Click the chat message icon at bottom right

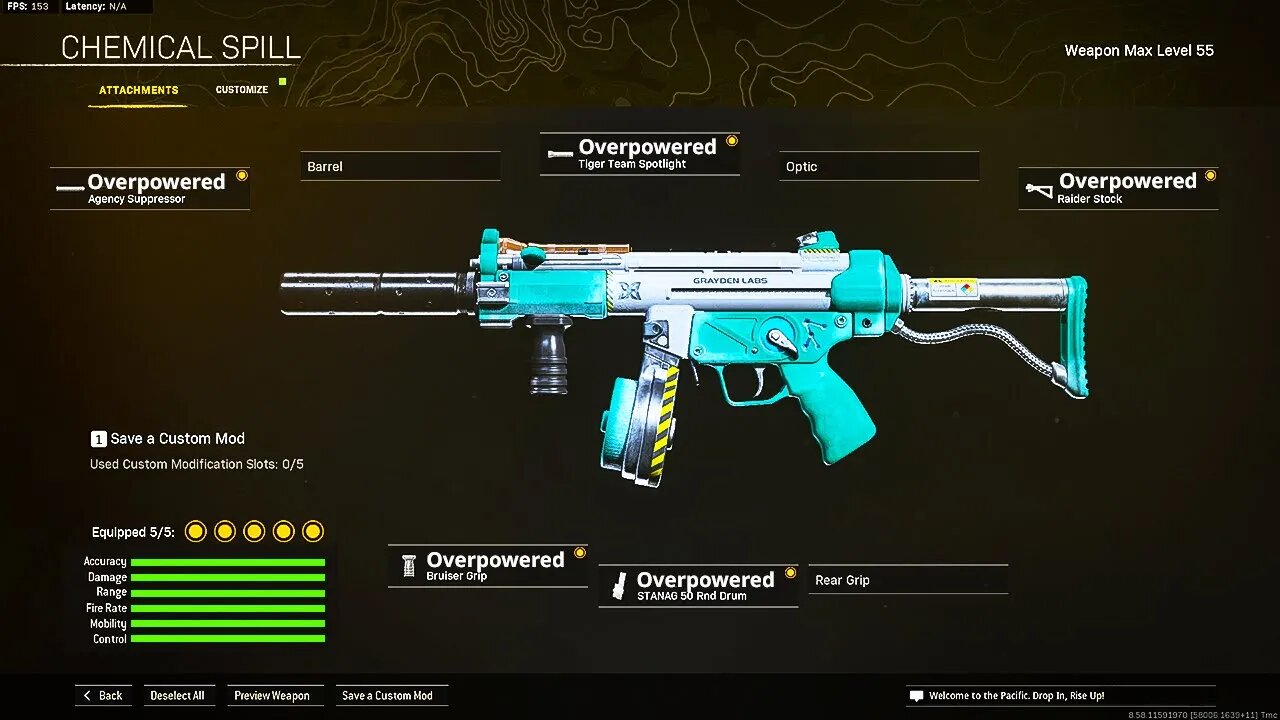pos(916,695)
